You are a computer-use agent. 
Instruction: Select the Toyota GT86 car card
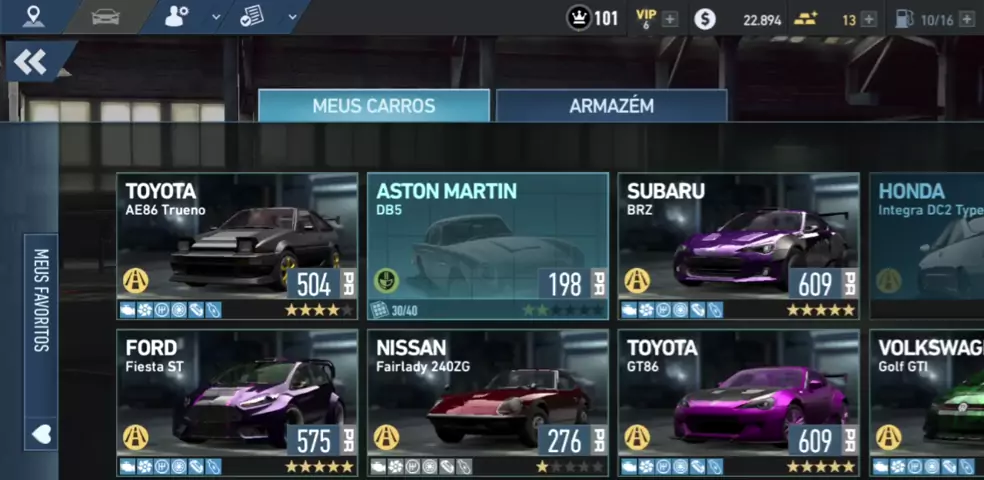[x=738, y=400]
